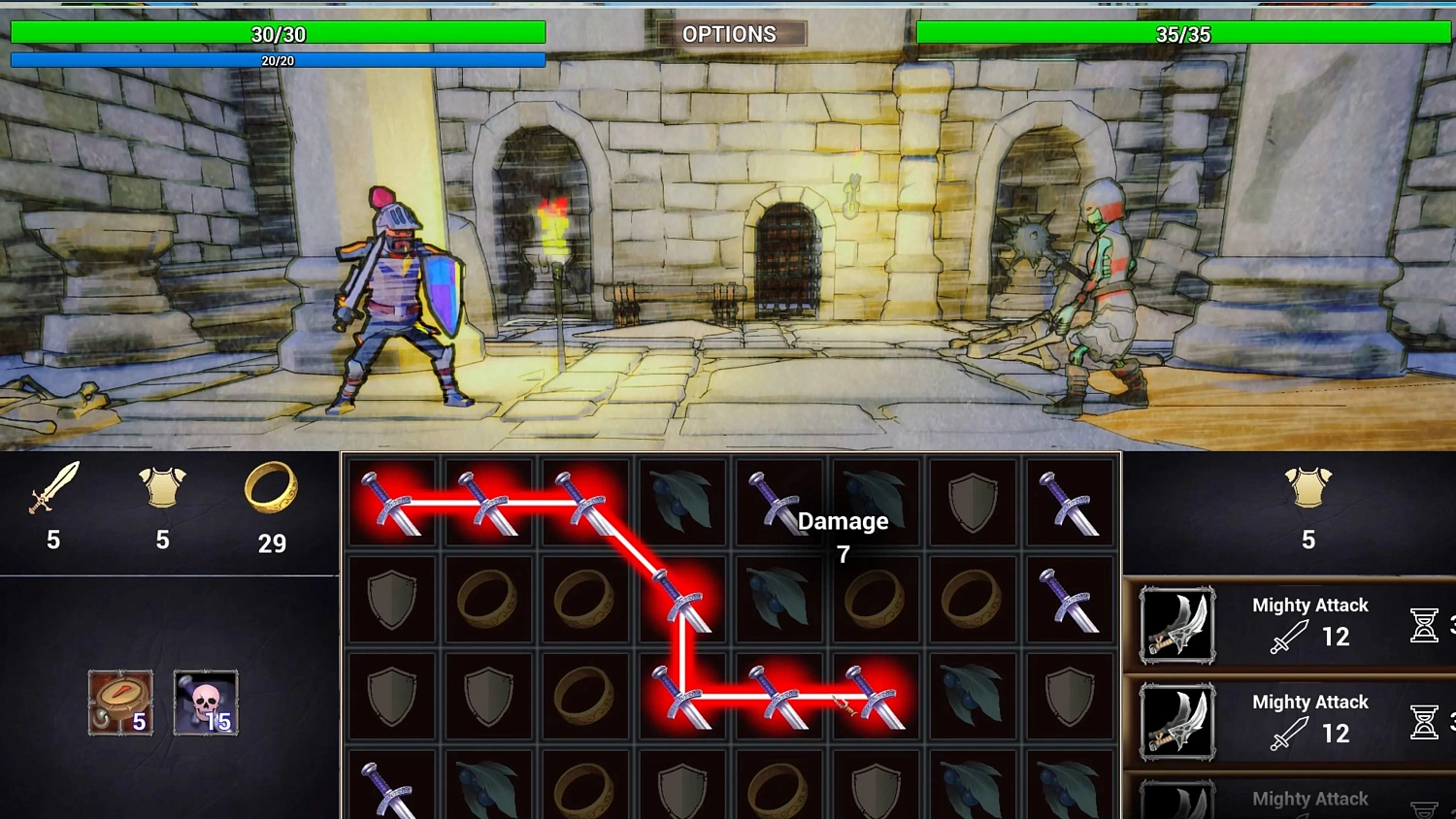The height and width of the screenshot is (819, 1456).
Task: Select the gold ring icon showing 29
Action: pyautogui.click(x=272, y=494)
